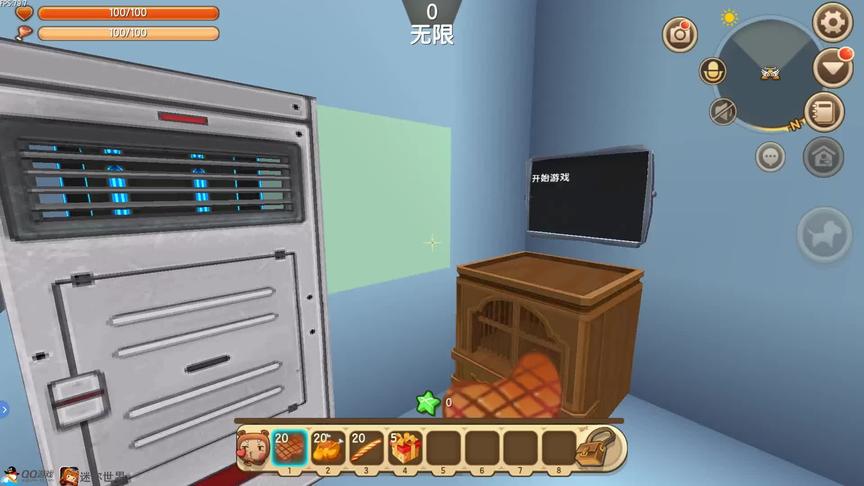Tap the dog mount button
The image size is (864, 486).
(824, 235)
